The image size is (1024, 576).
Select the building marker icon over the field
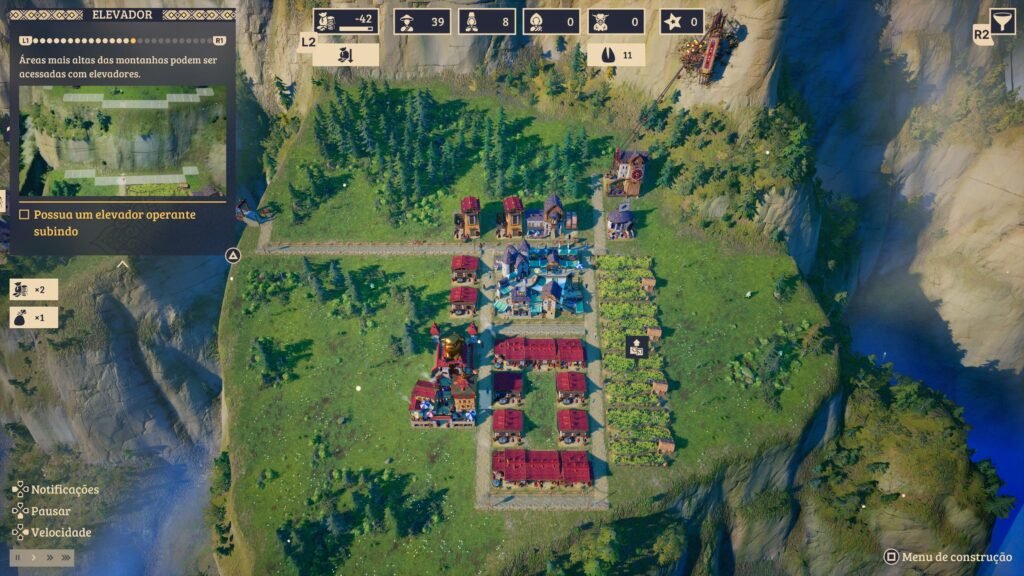pos(636,346)
